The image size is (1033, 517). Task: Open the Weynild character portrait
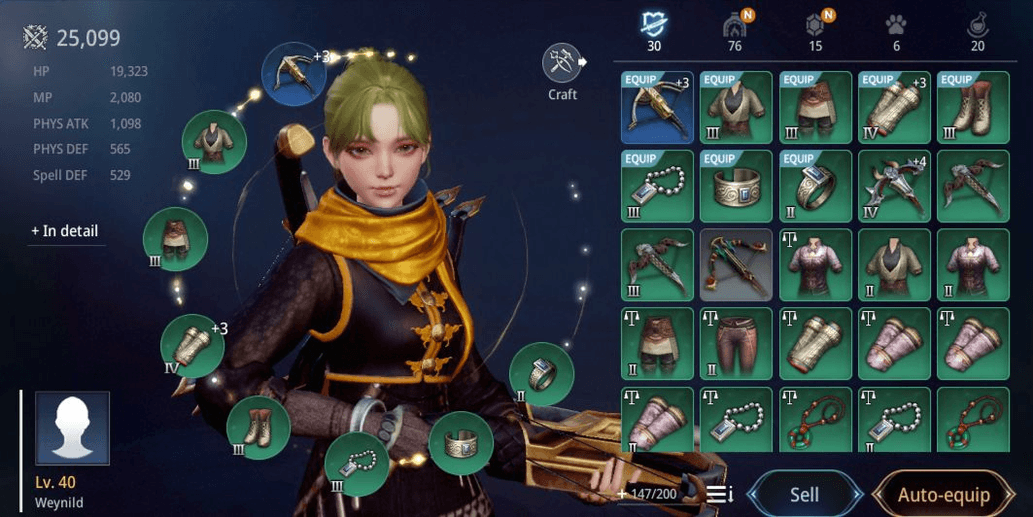72,428
